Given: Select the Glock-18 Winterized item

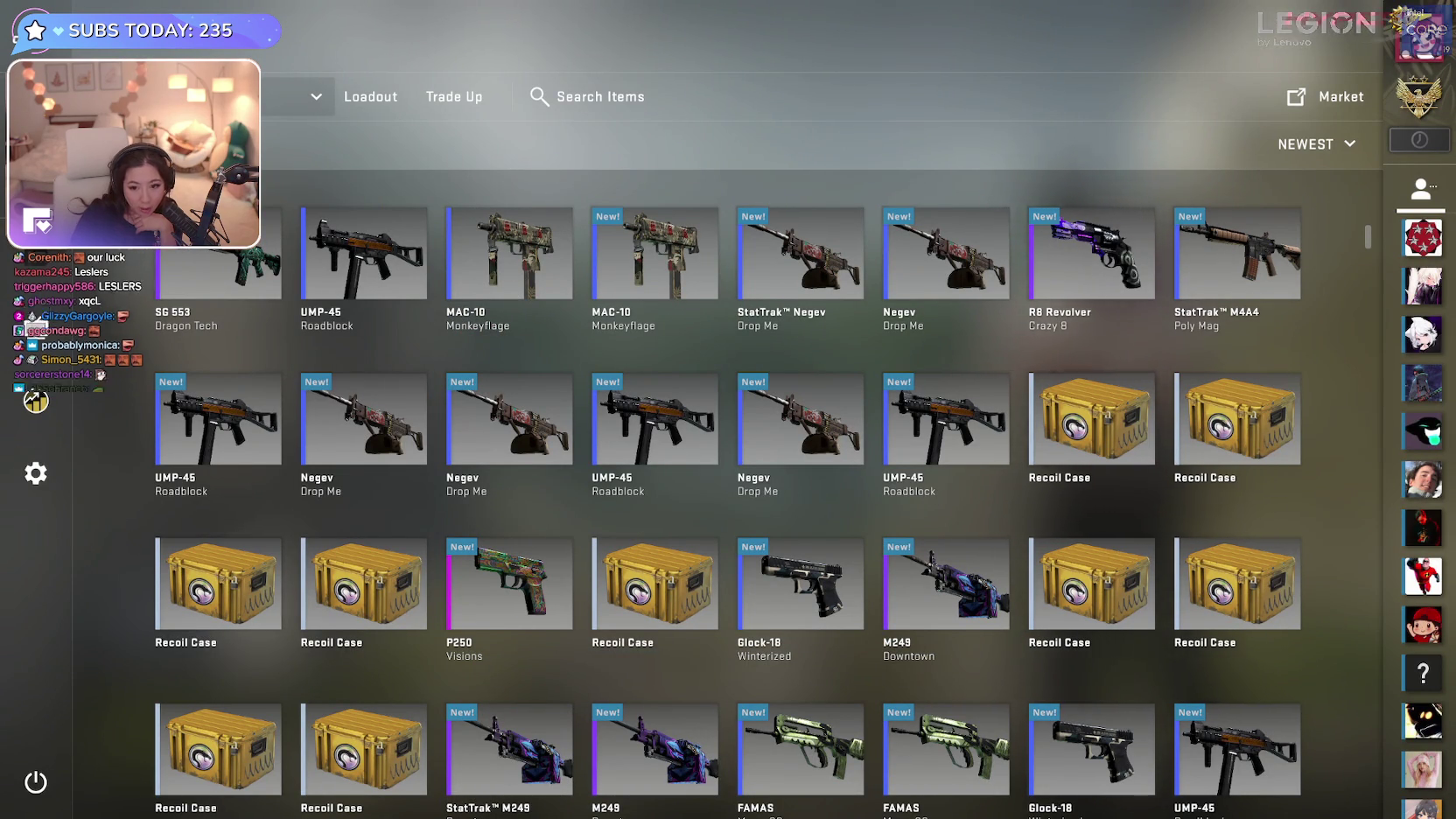Looking at the screenshot, I should coord(800,584).
